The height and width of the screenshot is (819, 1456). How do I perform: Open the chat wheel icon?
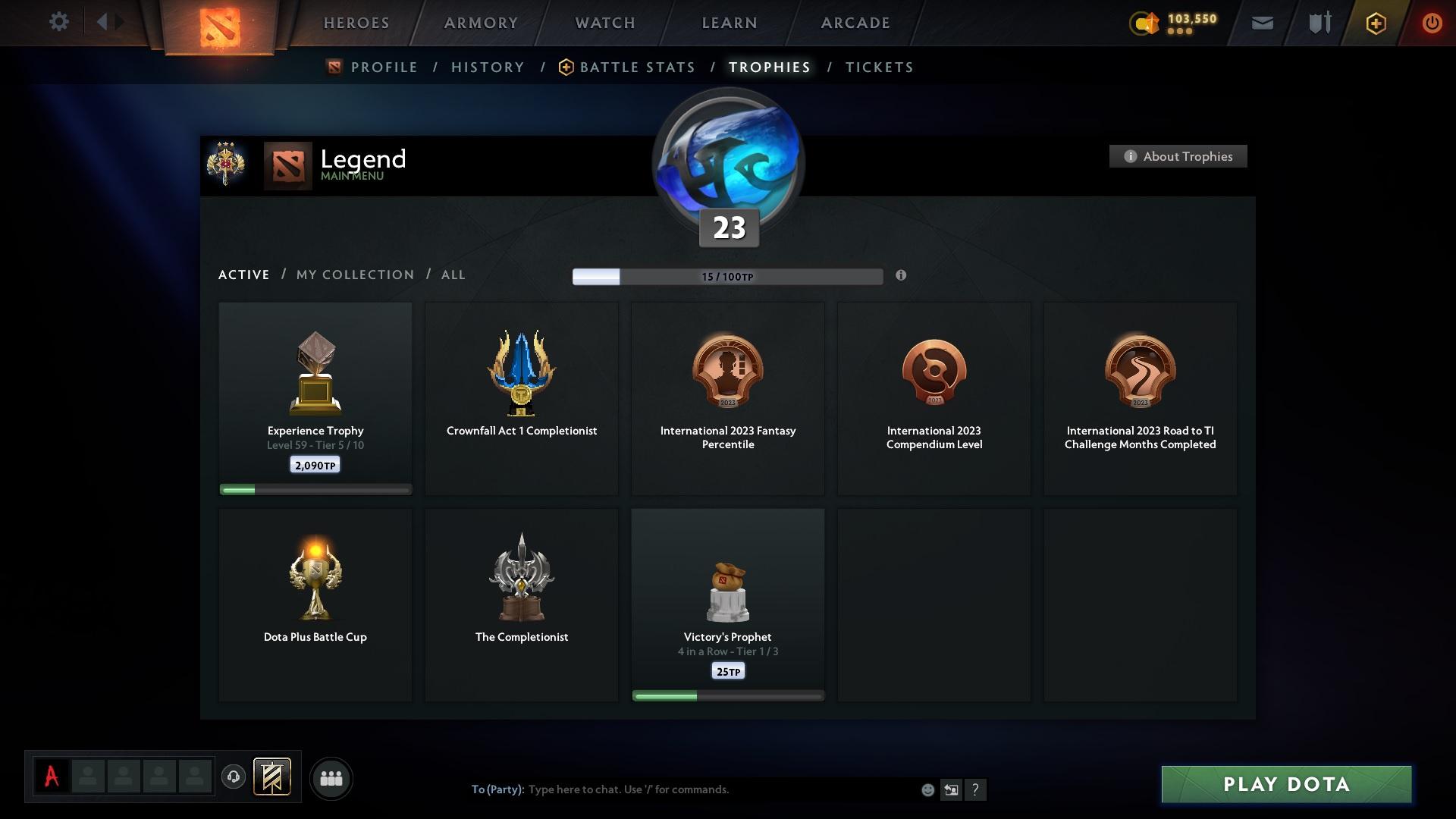pyautogui.click(x=951, y=789)
